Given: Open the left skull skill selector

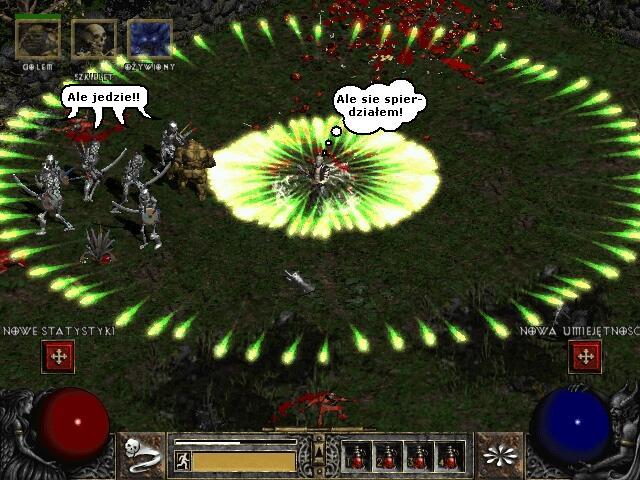Looking at the screenshot, I should coord(143,455).
